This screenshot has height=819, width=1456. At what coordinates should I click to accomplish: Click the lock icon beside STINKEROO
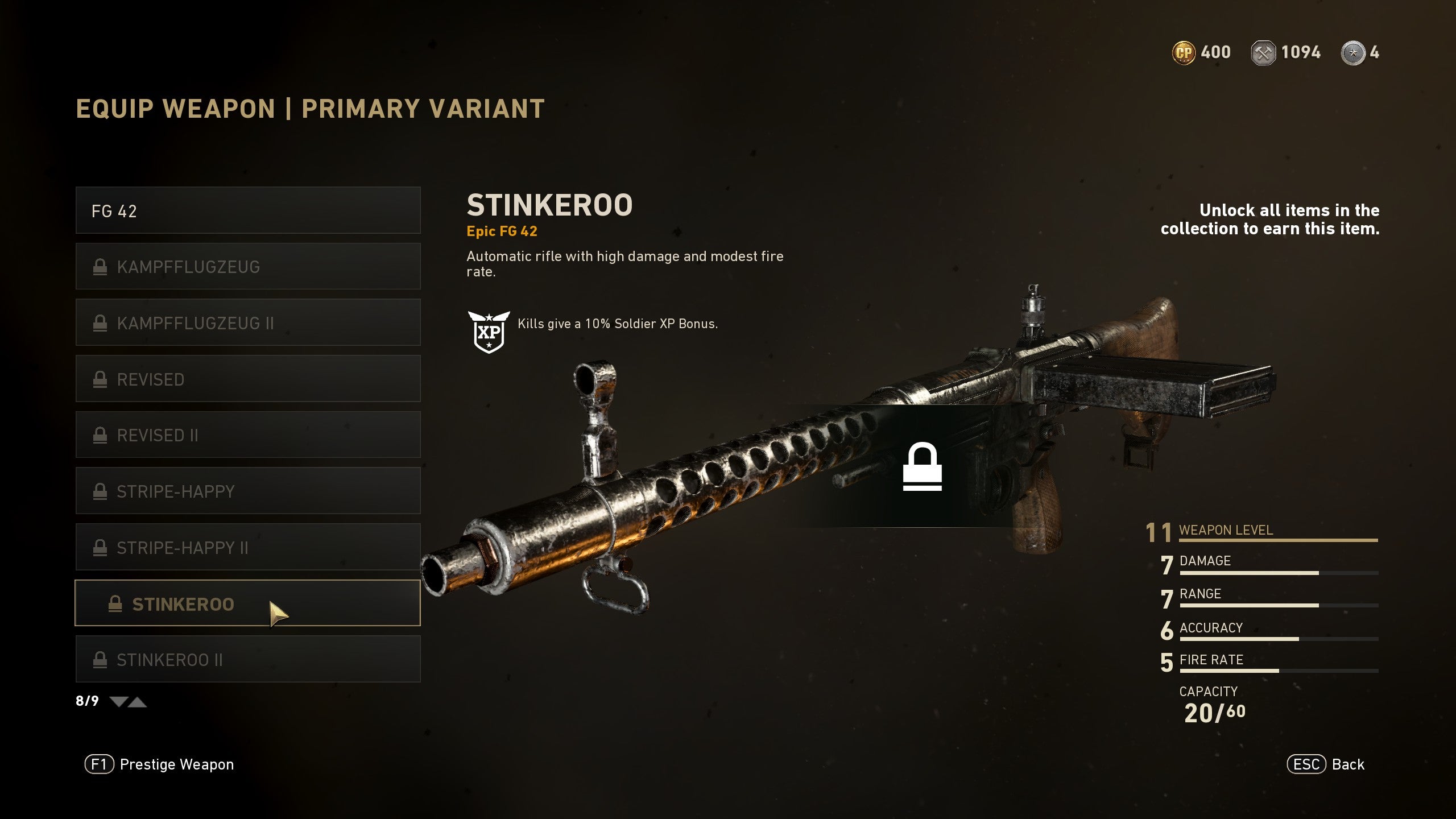coord(117,603)
